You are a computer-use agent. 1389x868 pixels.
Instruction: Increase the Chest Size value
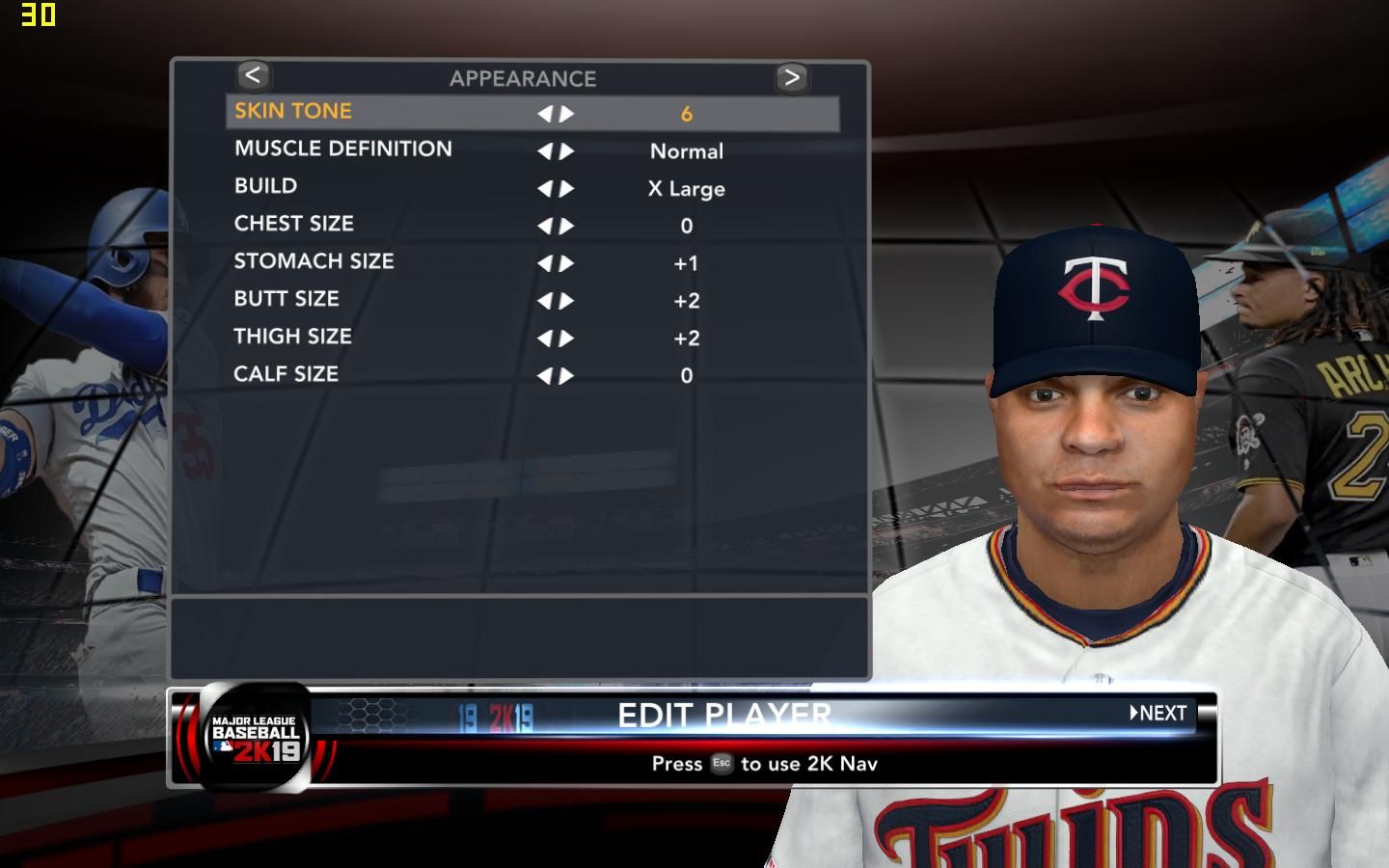(x=567, y=227)
